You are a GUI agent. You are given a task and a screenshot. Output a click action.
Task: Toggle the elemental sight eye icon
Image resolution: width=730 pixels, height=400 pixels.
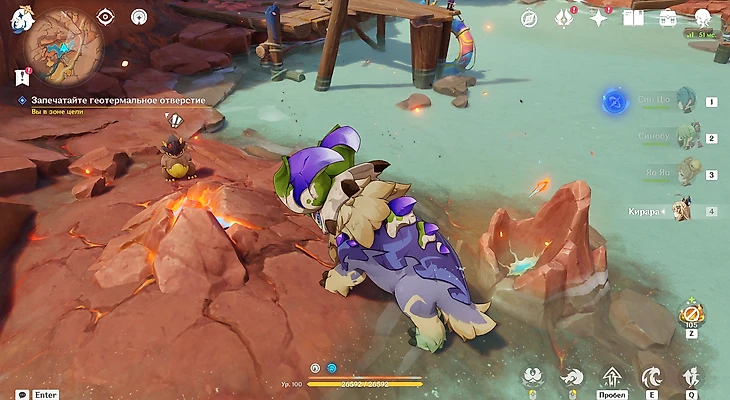[x=108, y=17]
